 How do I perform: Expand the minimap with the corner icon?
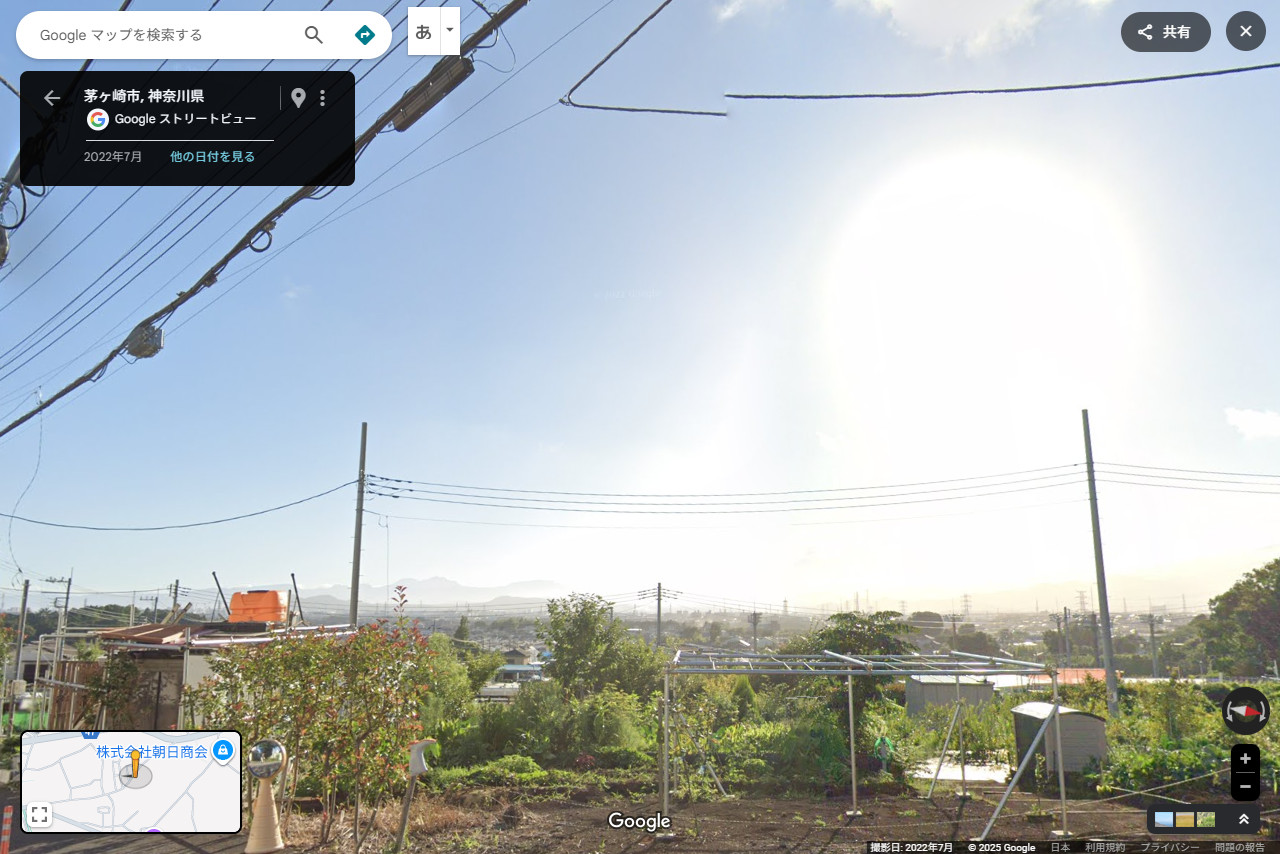click(39, 814)
